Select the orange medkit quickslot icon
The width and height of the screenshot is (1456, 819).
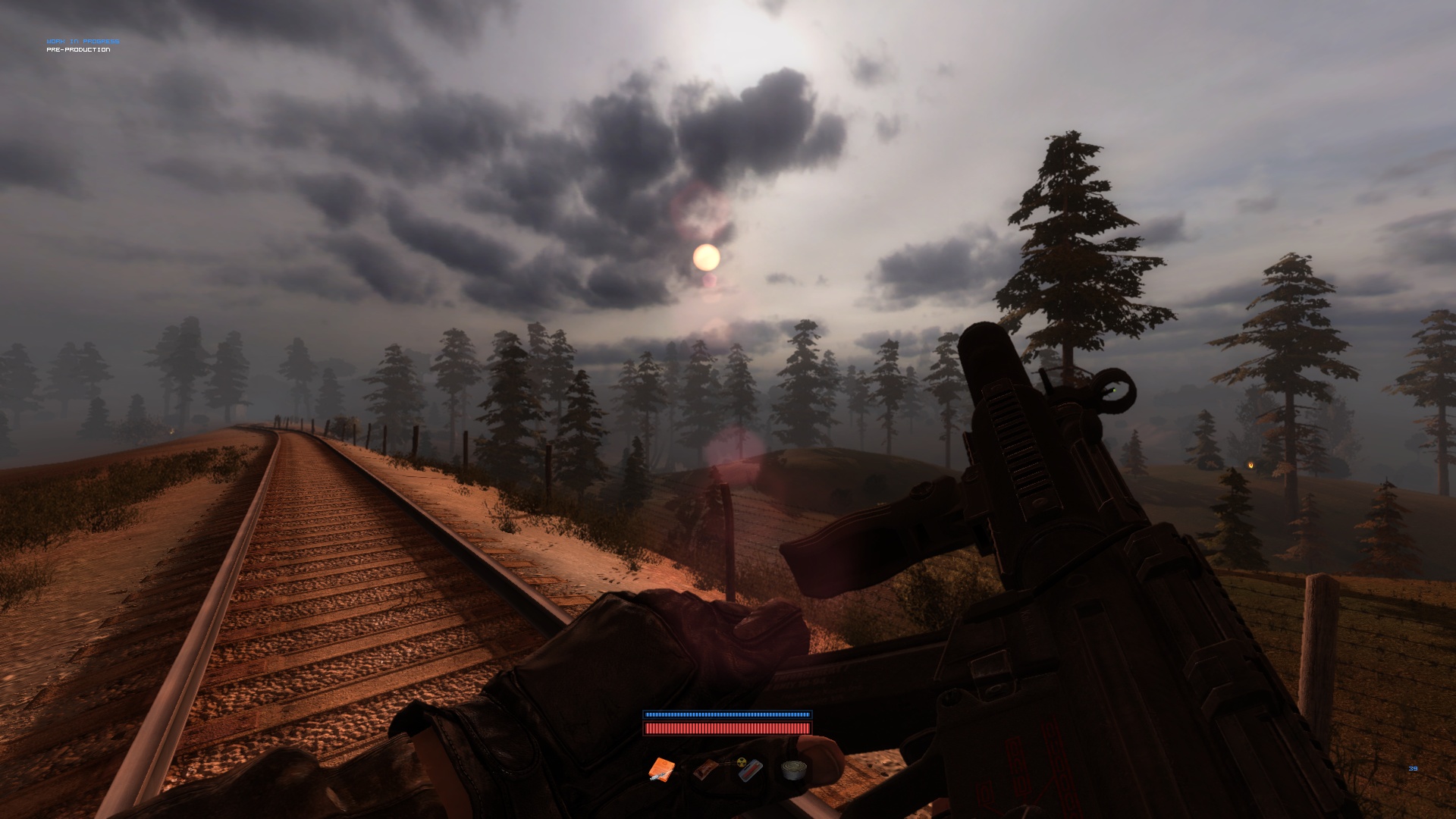click(x=661, y=767)
